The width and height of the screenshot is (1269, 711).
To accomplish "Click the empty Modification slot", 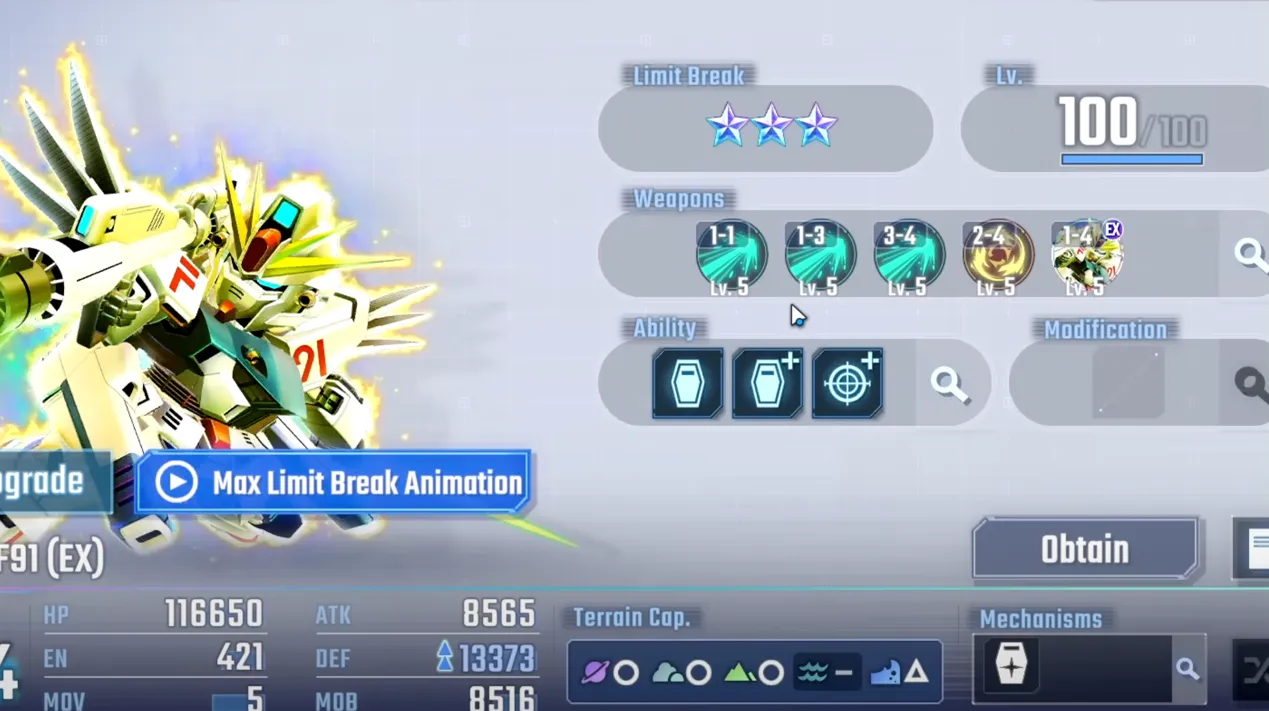I will 1128,383.
